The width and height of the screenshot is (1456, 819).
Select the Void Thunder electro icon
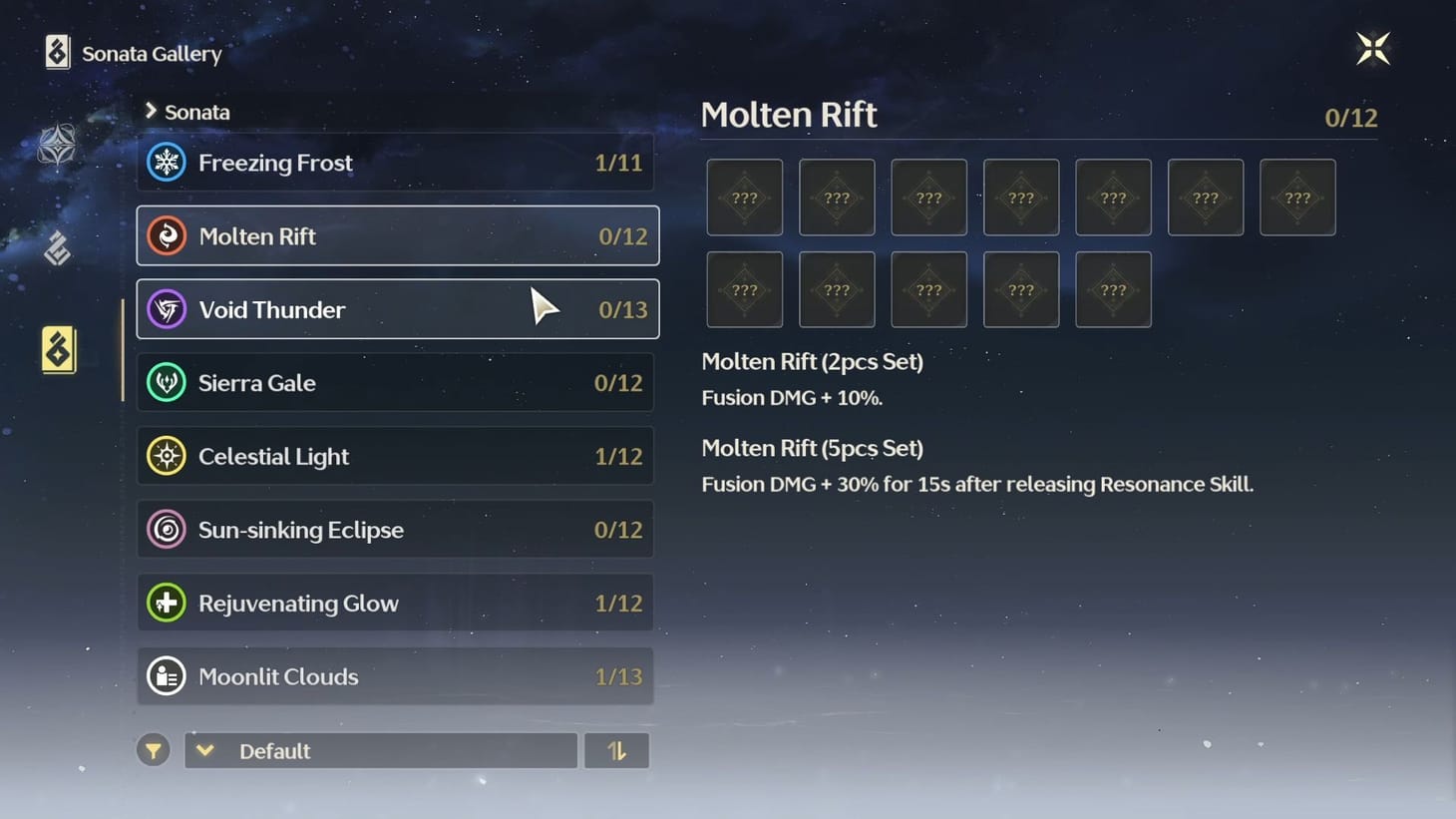pyautogui.click(x=166, y=309)
